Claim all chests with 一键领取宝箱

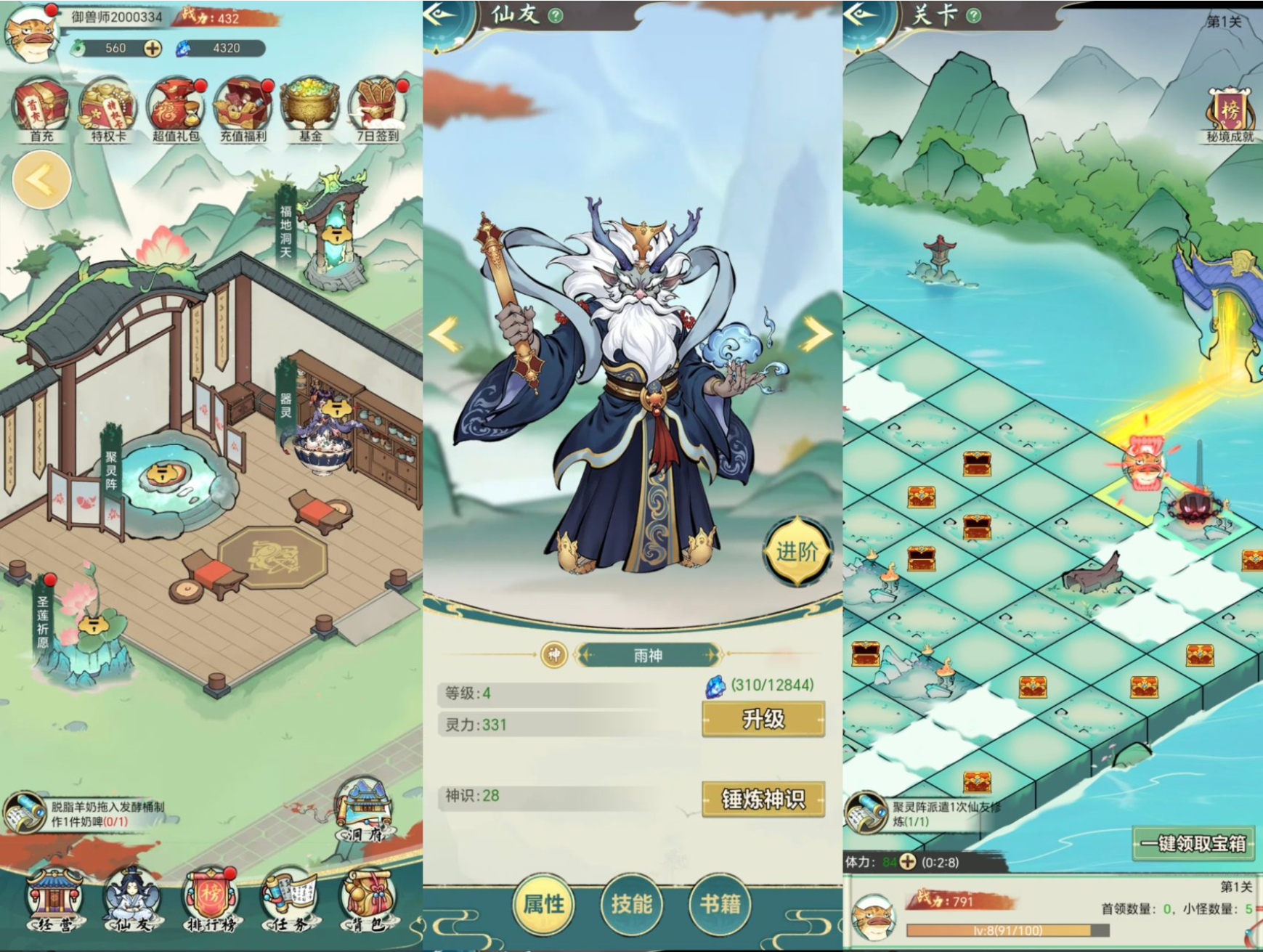(1193, 843)
